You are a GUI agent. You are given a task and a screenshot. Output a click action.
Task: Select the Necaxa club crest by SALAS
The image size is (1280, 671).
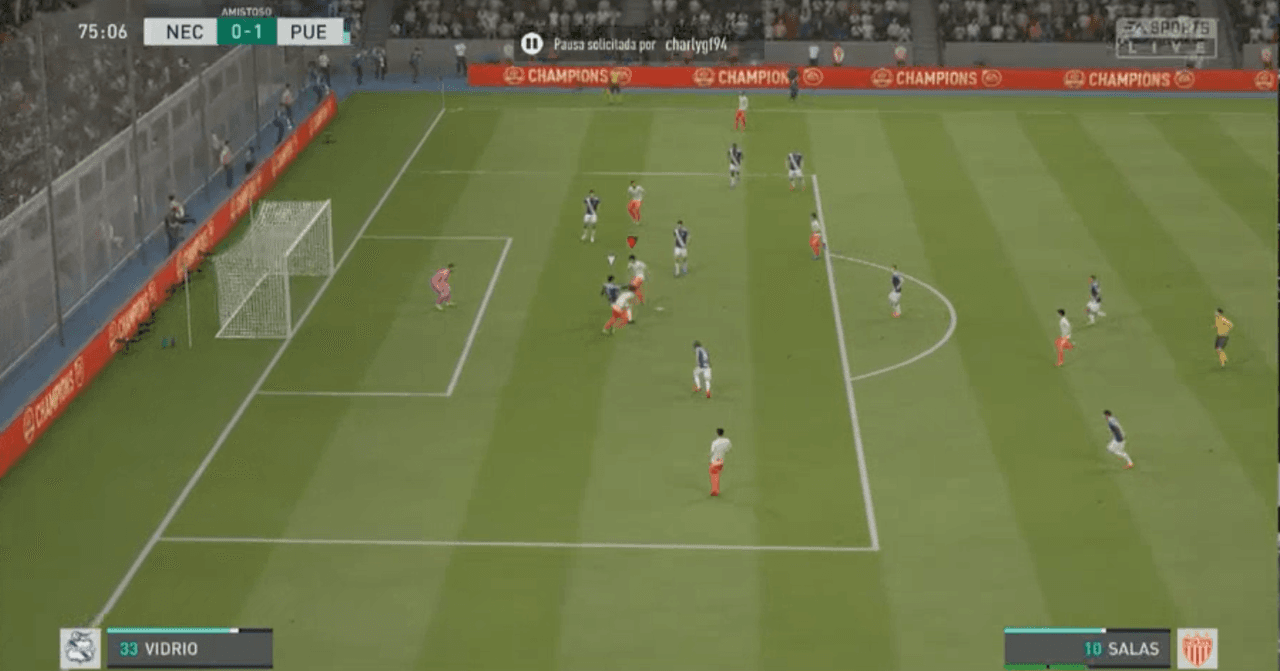(1197, 648)
